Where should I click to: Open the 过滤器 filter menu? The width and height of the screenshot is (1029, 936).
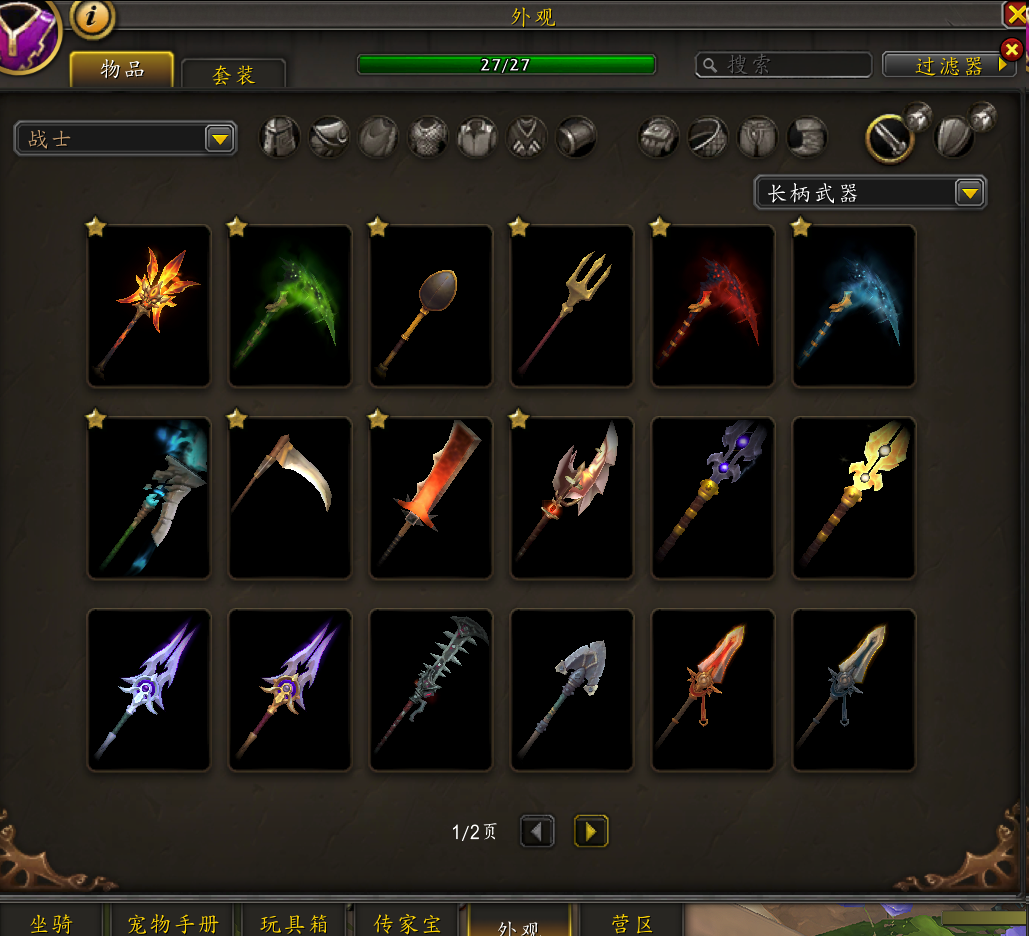949,65
